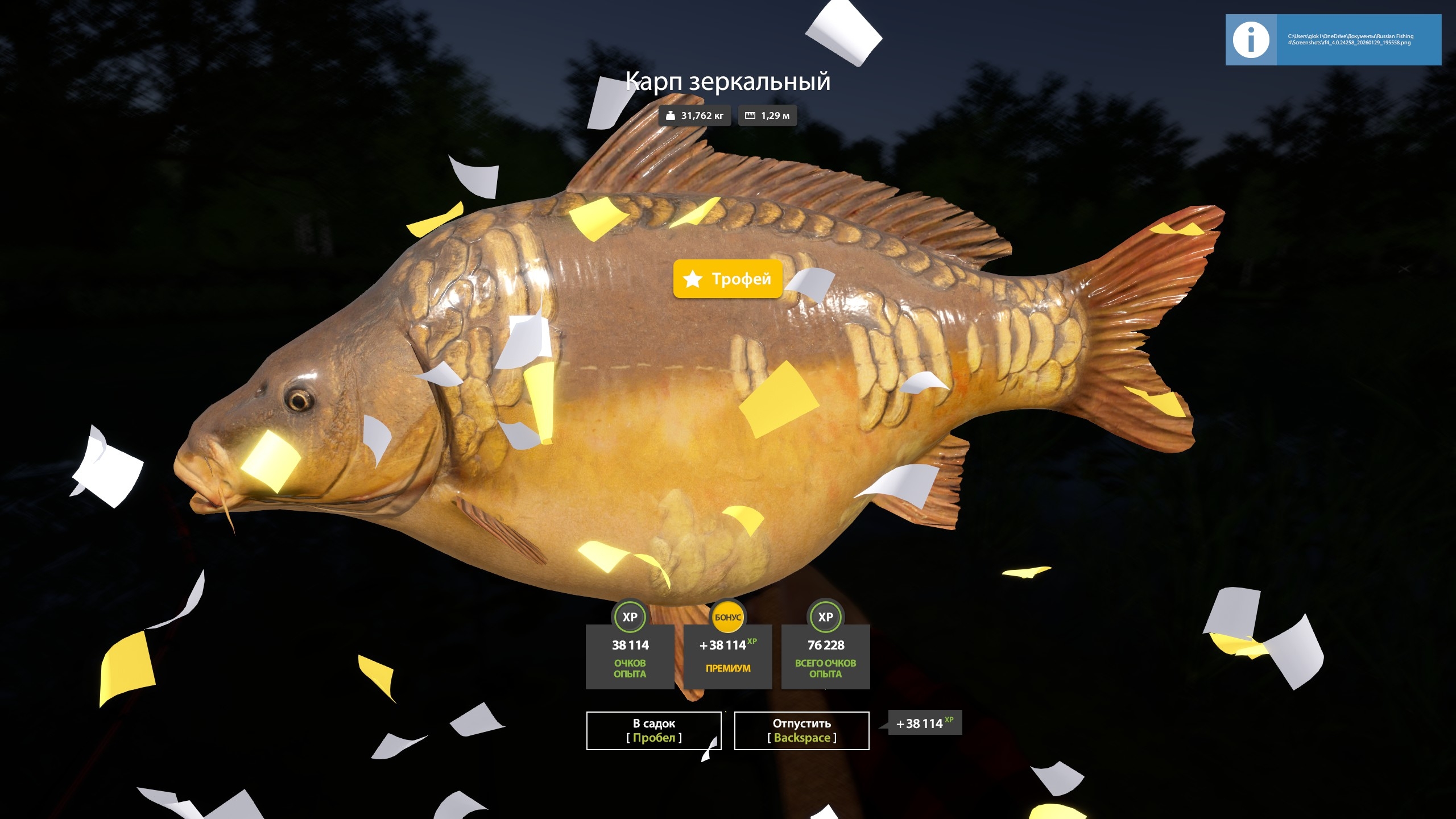Click the ПРЕМИУМ bonus panel
Viewport: 1456px width, 819px height.
point(727,657)
